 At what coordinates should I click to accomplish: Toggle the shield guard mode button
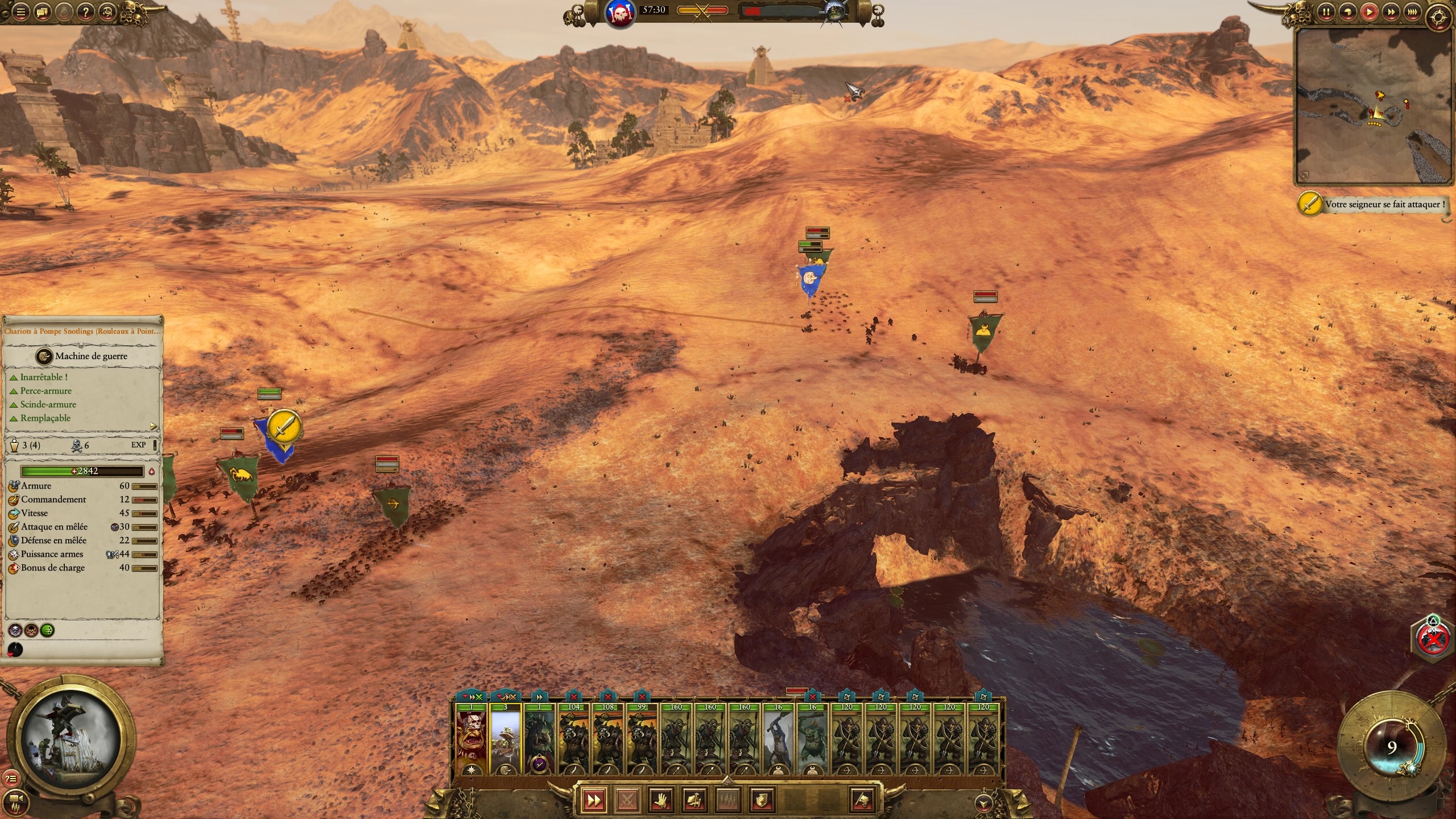point(762,800)
